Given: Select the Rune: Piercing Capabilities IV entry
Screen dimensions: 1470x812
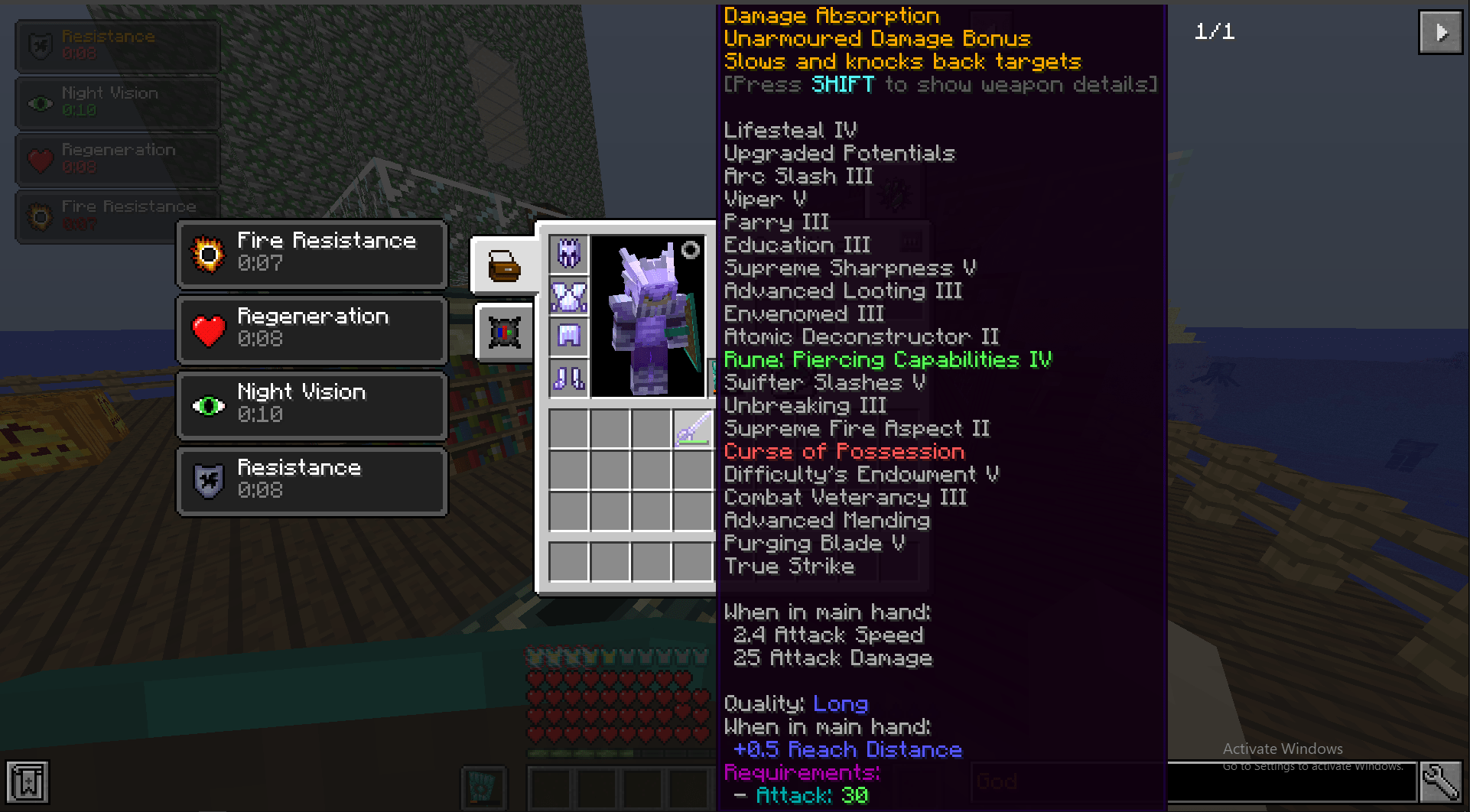Looking at the screenshot, I should click(887, 359).
